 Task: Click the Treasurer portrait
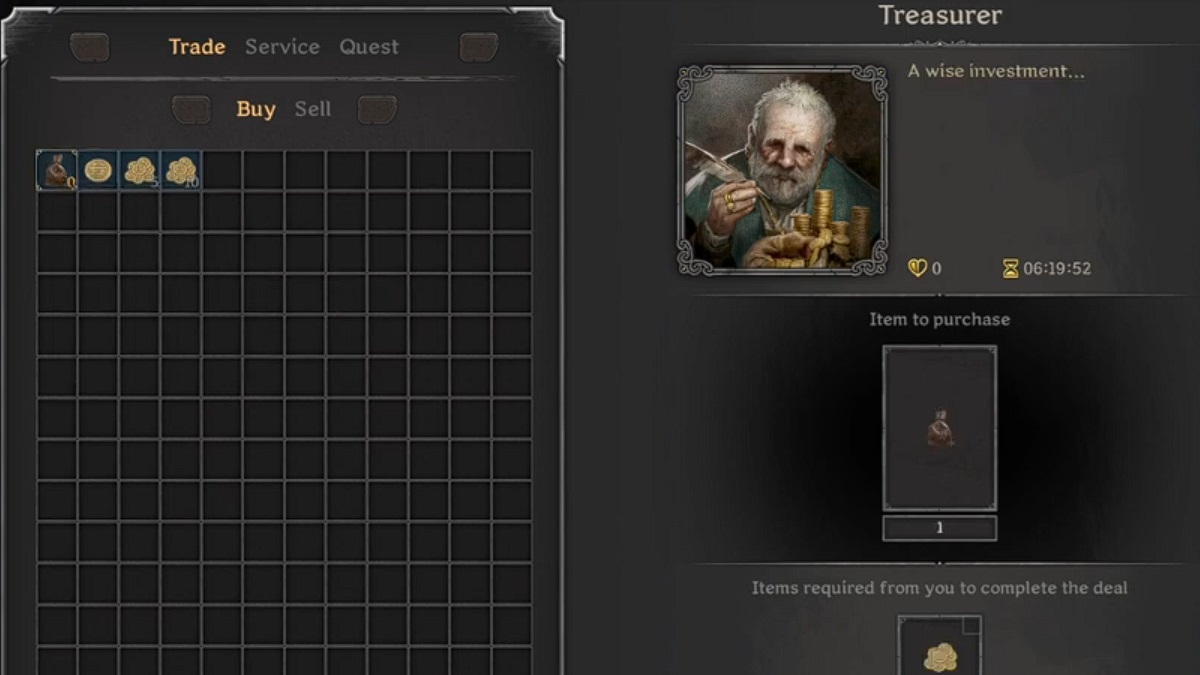[782, 170]
